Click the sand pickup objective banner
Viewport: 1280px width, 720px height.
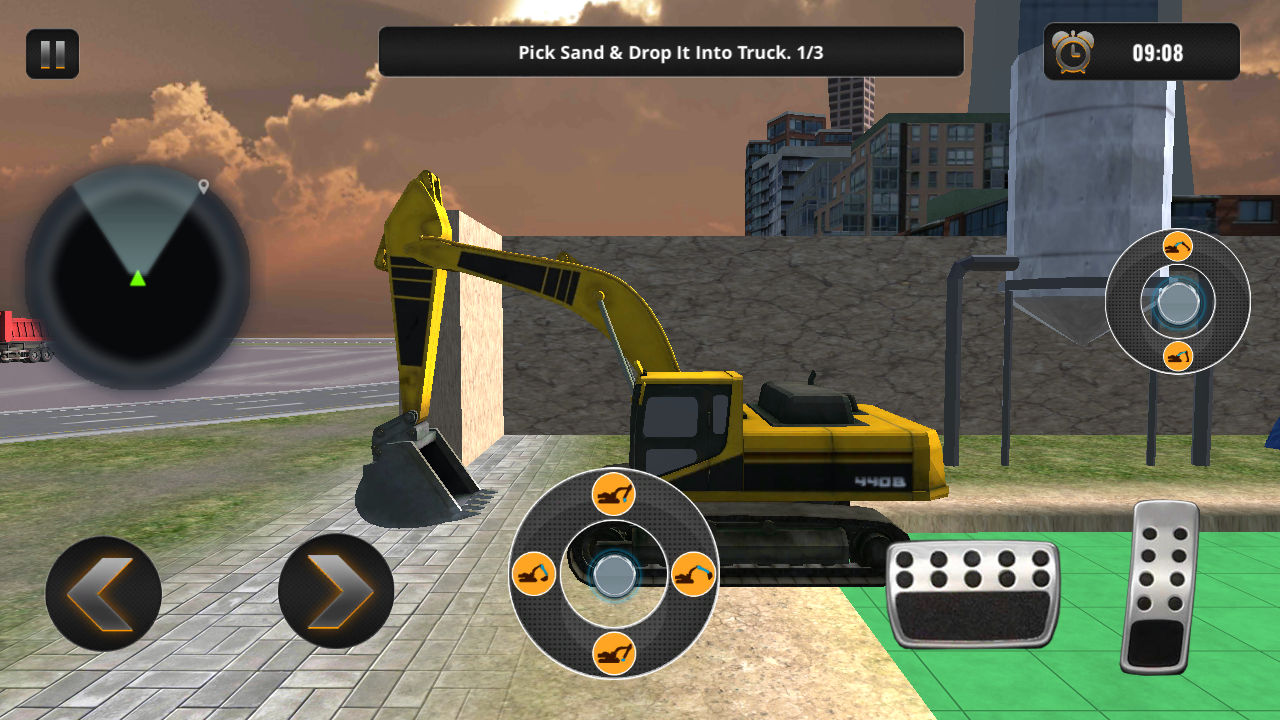point(670,52)
